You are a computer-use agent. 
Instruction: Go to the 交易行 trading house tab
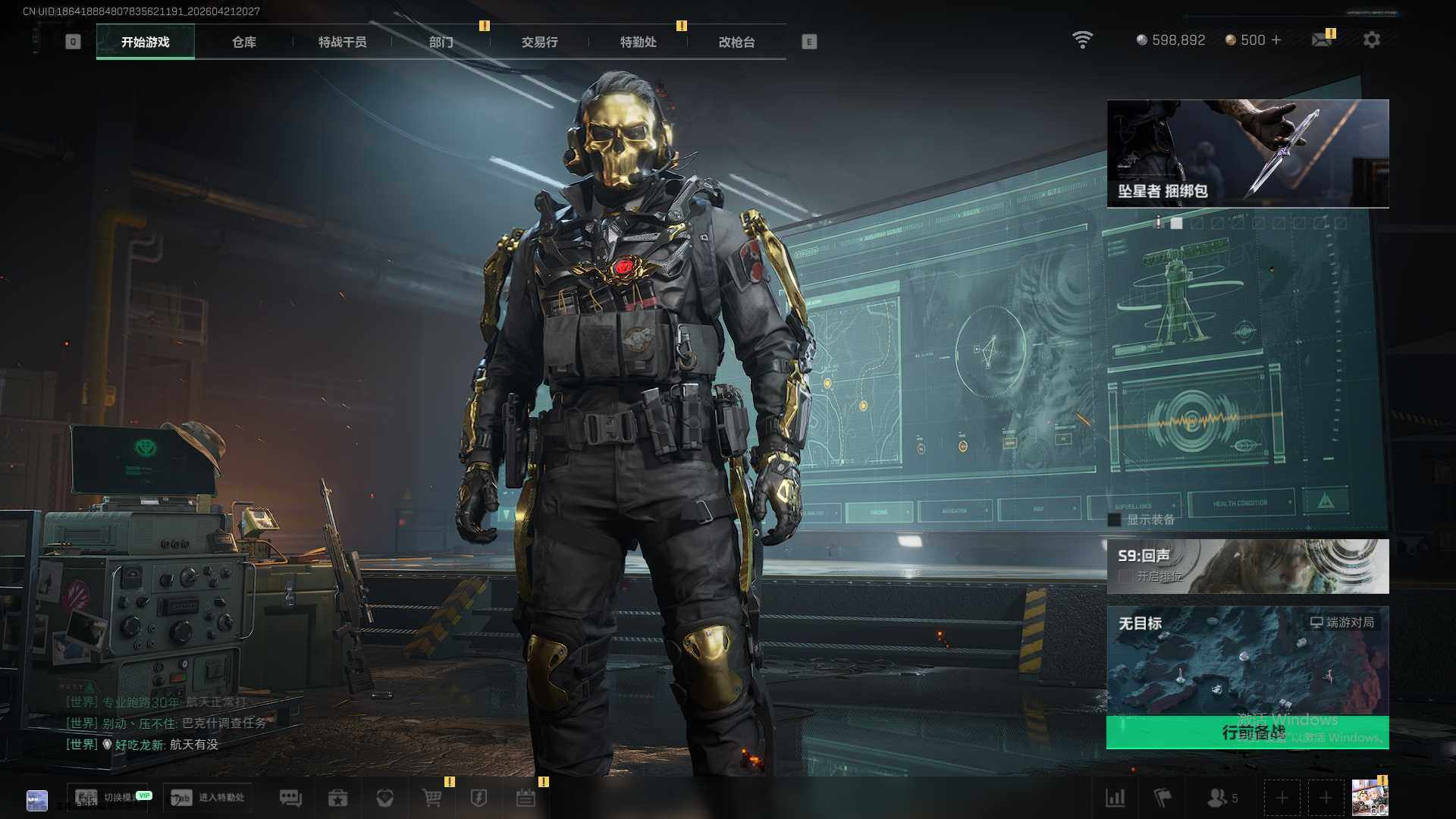[x=539, y=42]
